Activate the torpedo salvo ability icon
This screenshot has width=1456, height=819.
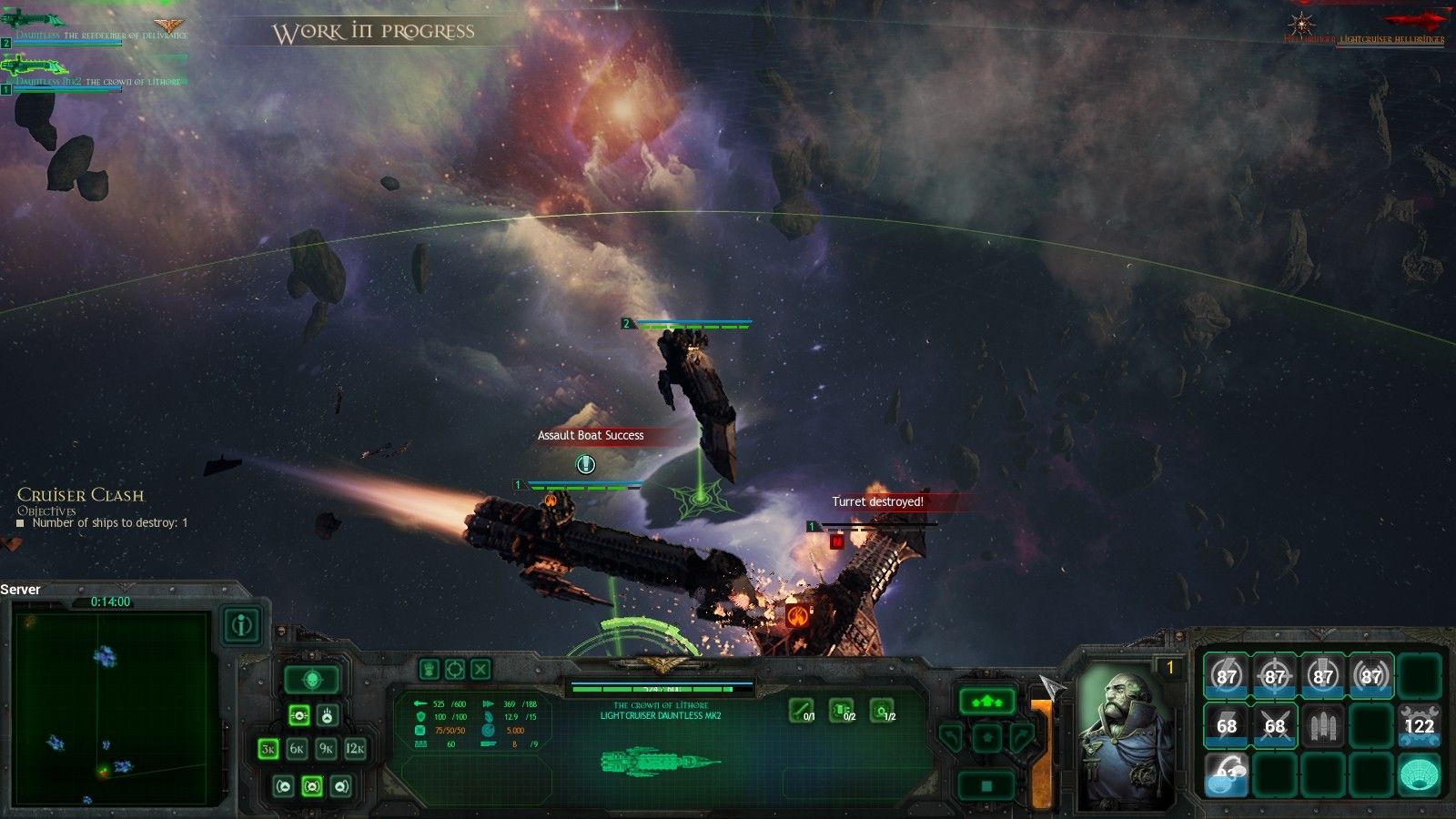(1323, 725)
